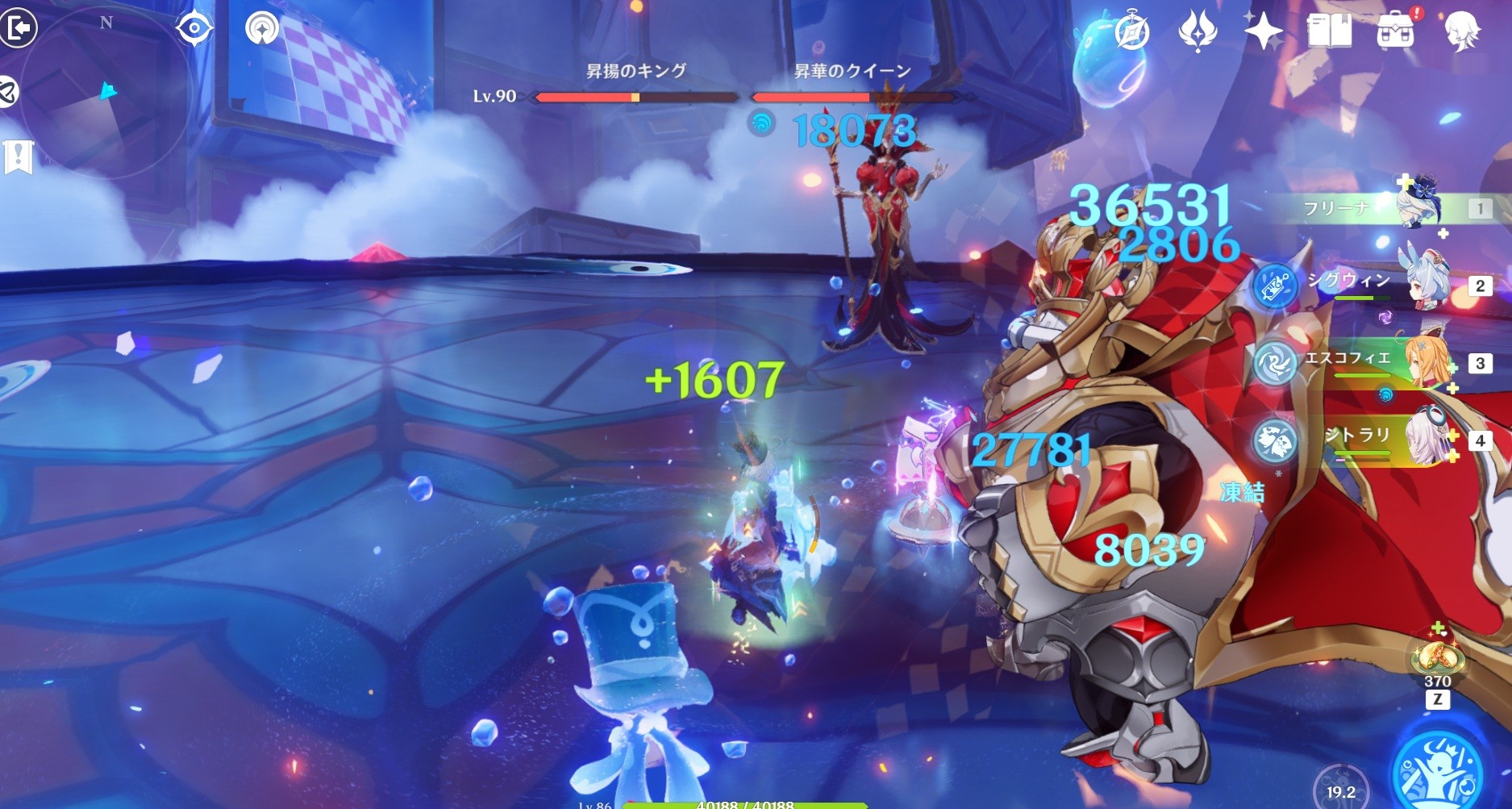
Task: Open the book-shaped handbook icon
Action: click(1329, 32)
